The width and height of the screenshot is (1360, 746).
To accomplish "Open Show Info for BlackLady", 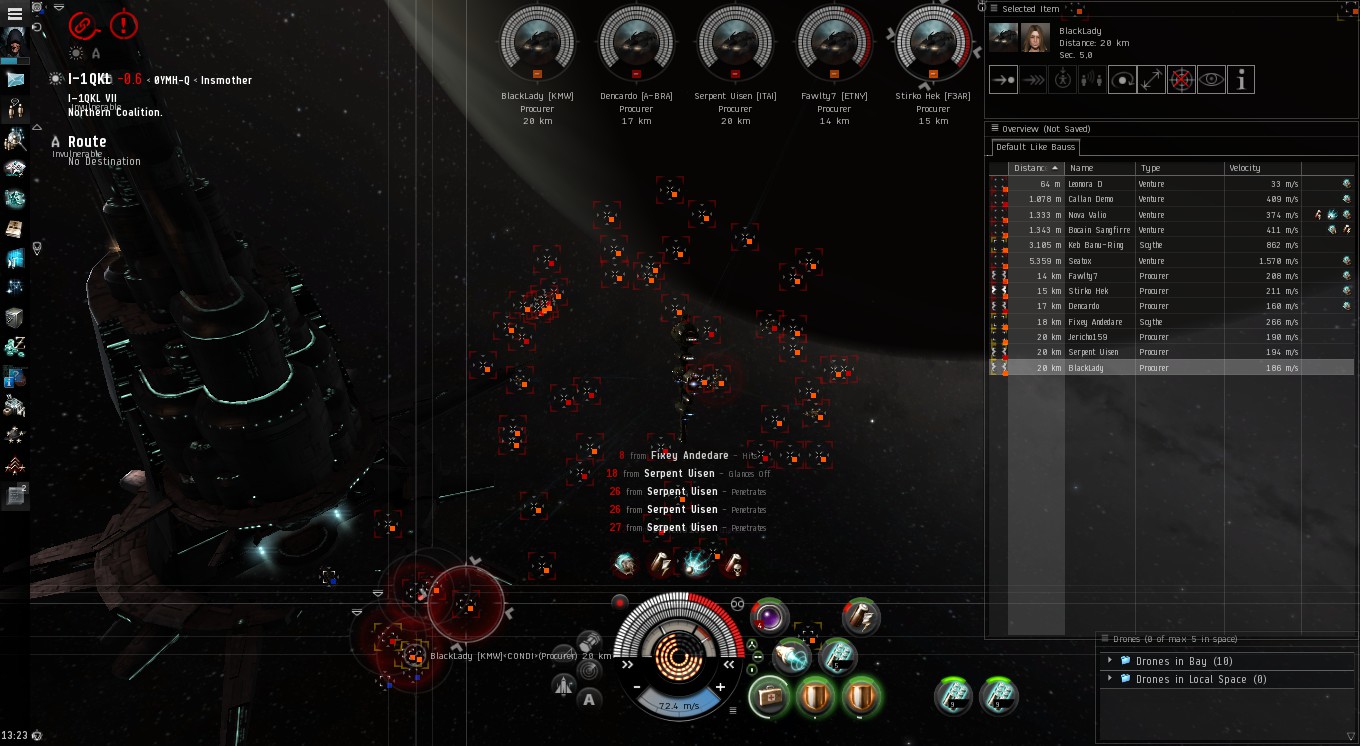I will pos(1241,80).
